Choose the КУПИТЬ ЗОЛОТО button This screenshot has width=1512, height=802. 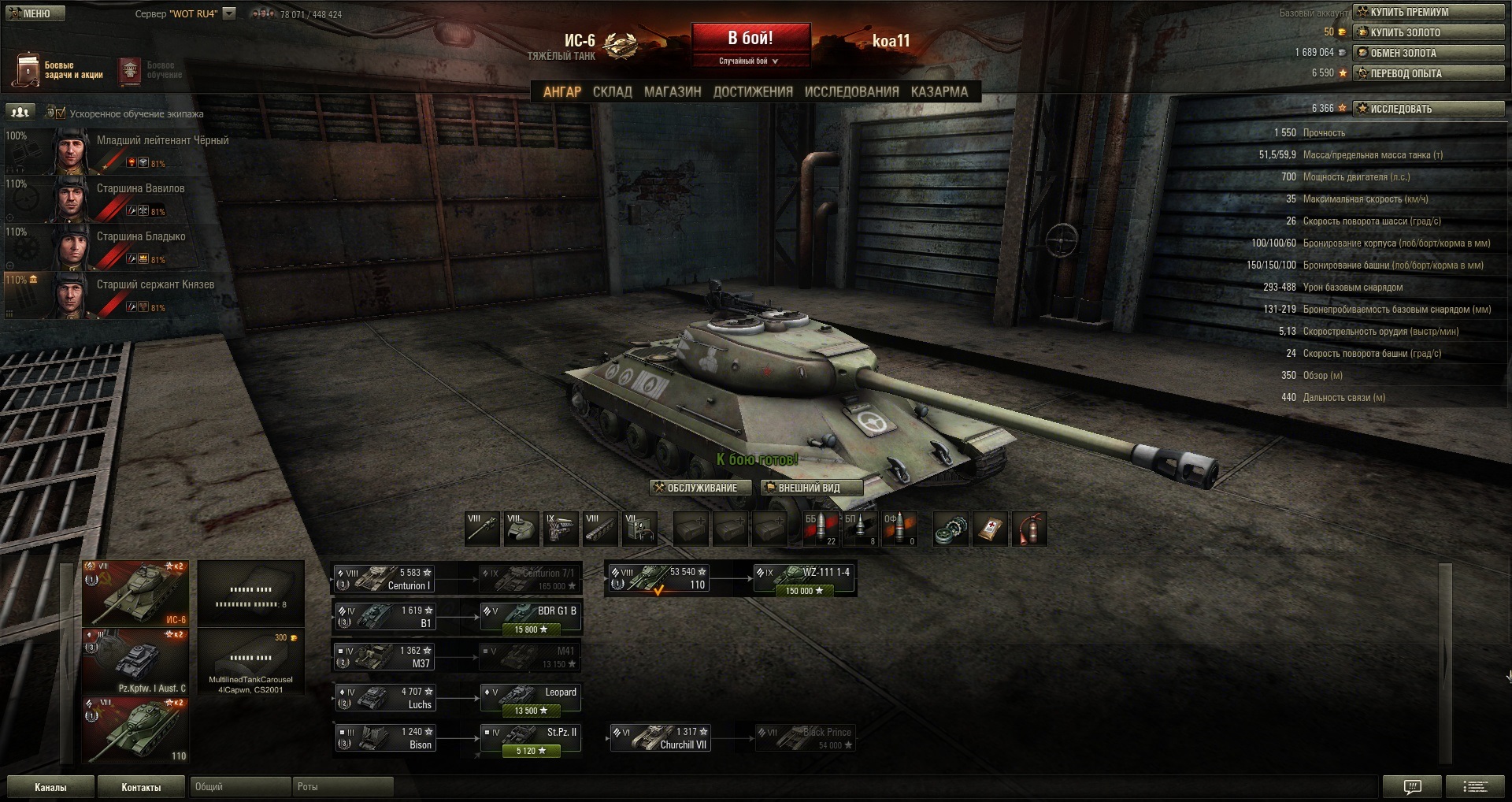coord(1428,32)
